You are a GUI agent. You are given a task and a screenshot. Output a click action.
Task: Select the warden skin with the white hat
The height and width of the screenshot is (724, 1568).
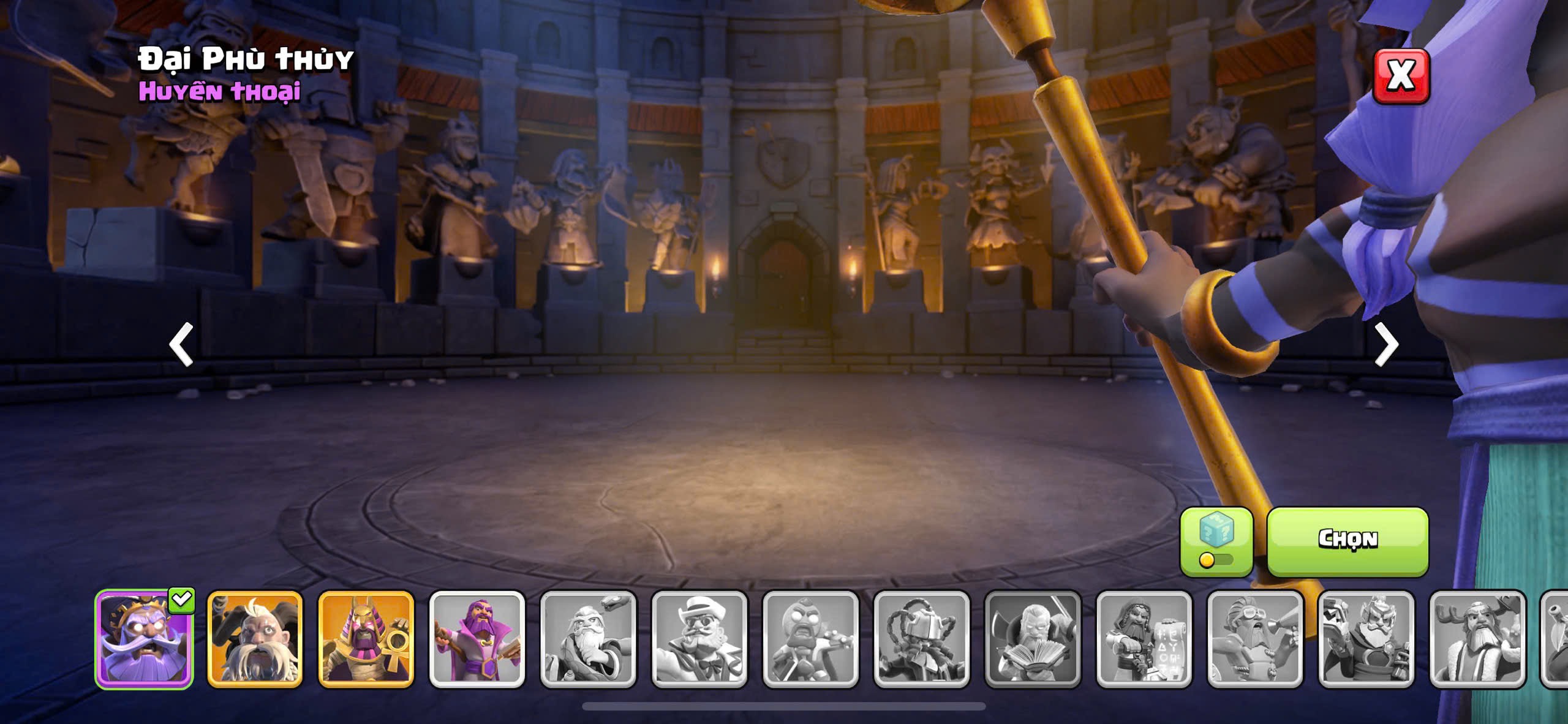(699, 639)
